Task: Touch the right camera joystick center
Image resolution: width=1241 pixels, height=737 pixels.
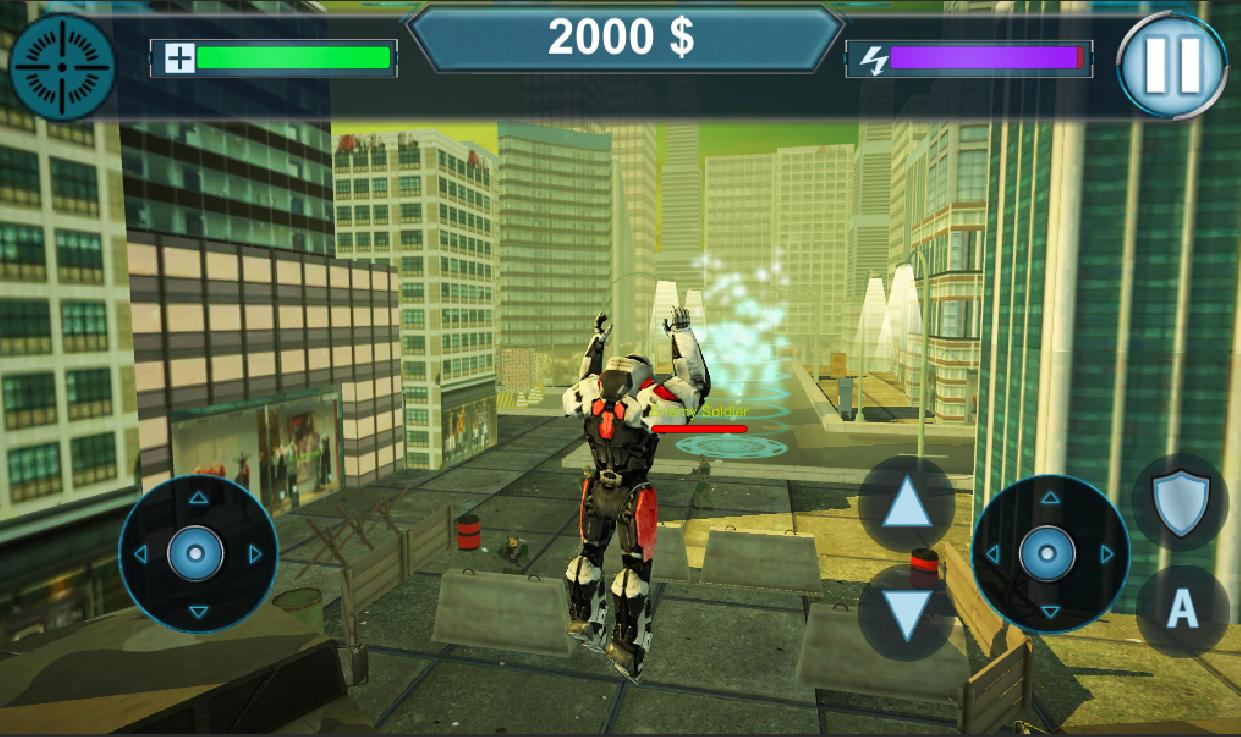Action: (1049, 553)
